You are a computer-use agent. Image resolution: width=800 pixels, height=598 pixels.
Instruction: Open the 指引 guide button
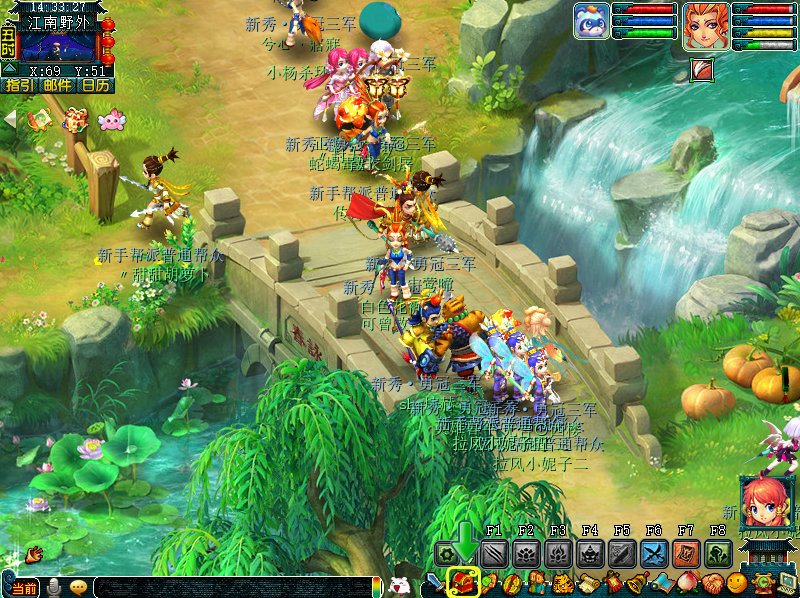point(19,86)
